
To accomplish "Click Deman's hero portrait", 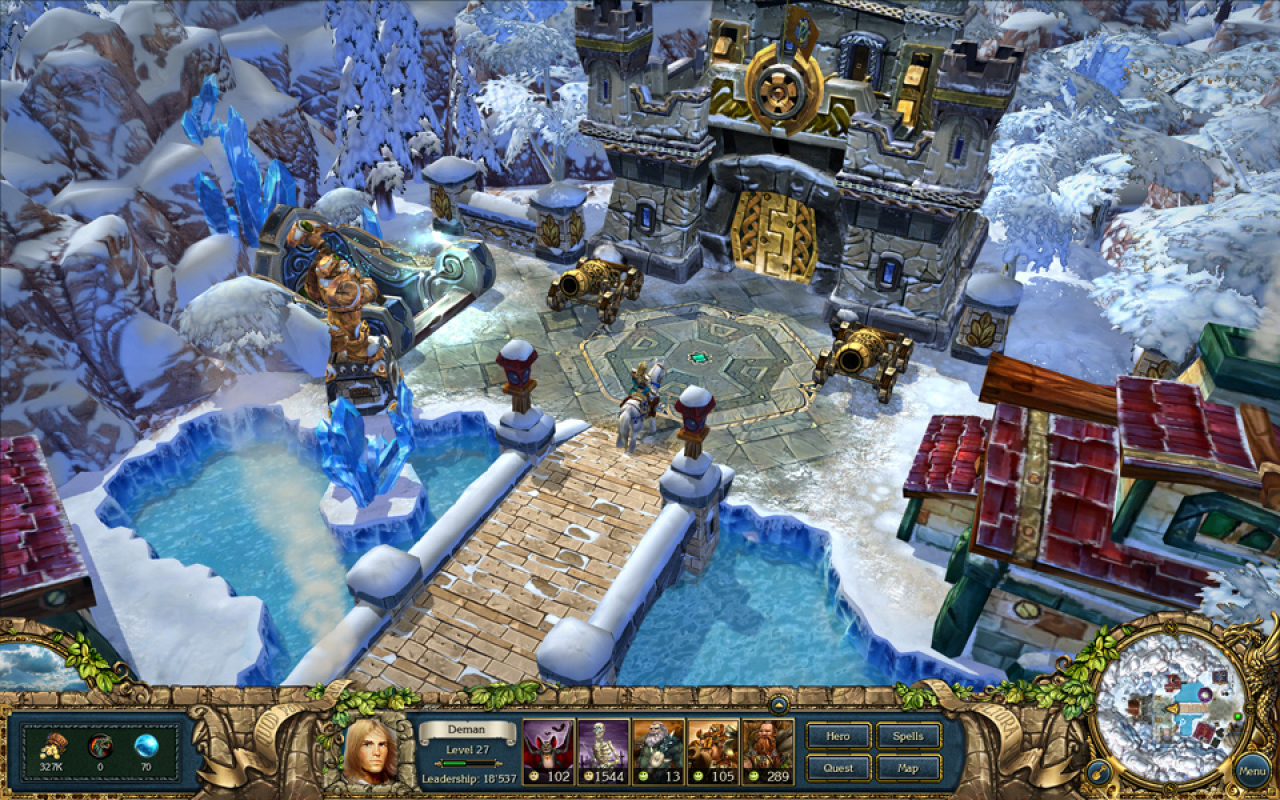I will [x=370, y=750].
